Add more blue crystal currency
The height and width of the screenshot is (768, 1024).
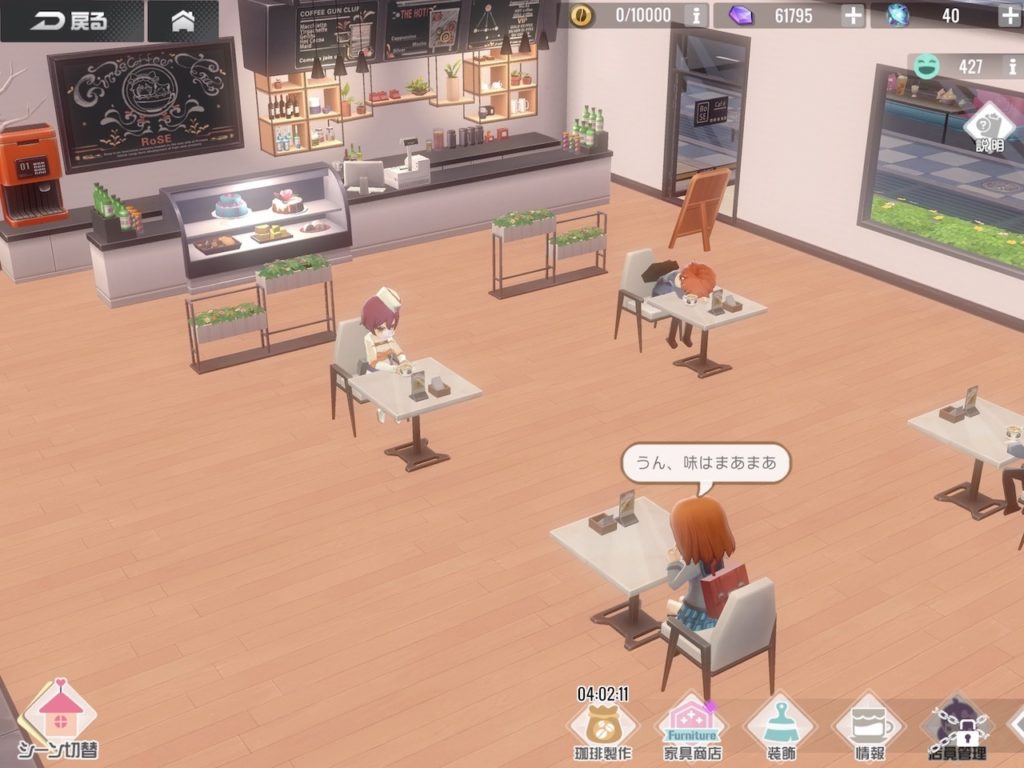(x=1009, y=15)
